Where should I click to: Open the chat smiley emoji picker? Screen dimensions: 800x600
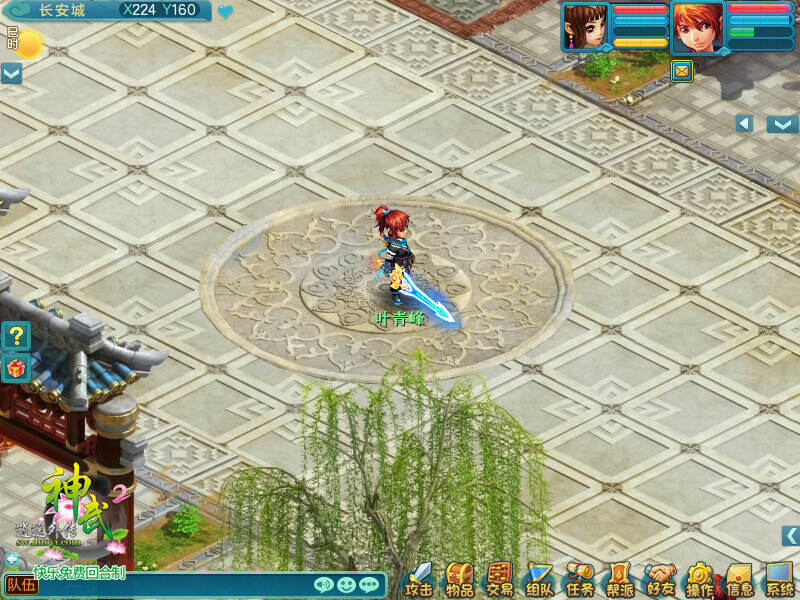coord(346,585)
